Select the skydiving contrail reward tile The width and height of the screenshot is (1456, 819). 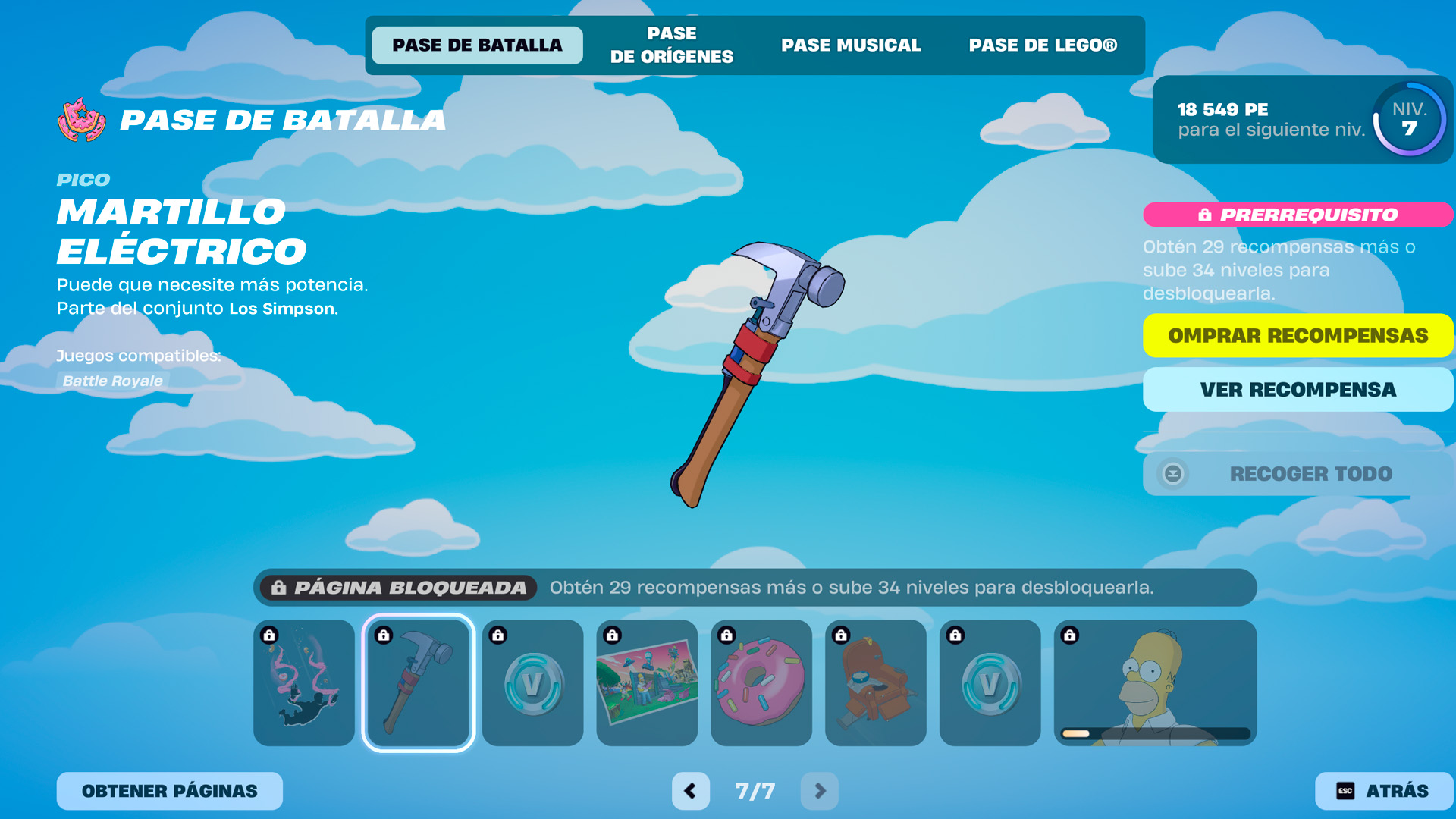pos(304,682)
